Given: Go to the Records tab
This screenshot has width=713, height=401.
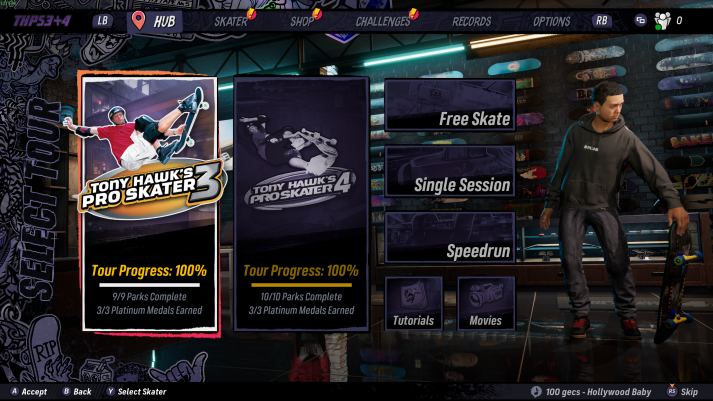Looking at the screenshot, I should [x=472, y=21].
